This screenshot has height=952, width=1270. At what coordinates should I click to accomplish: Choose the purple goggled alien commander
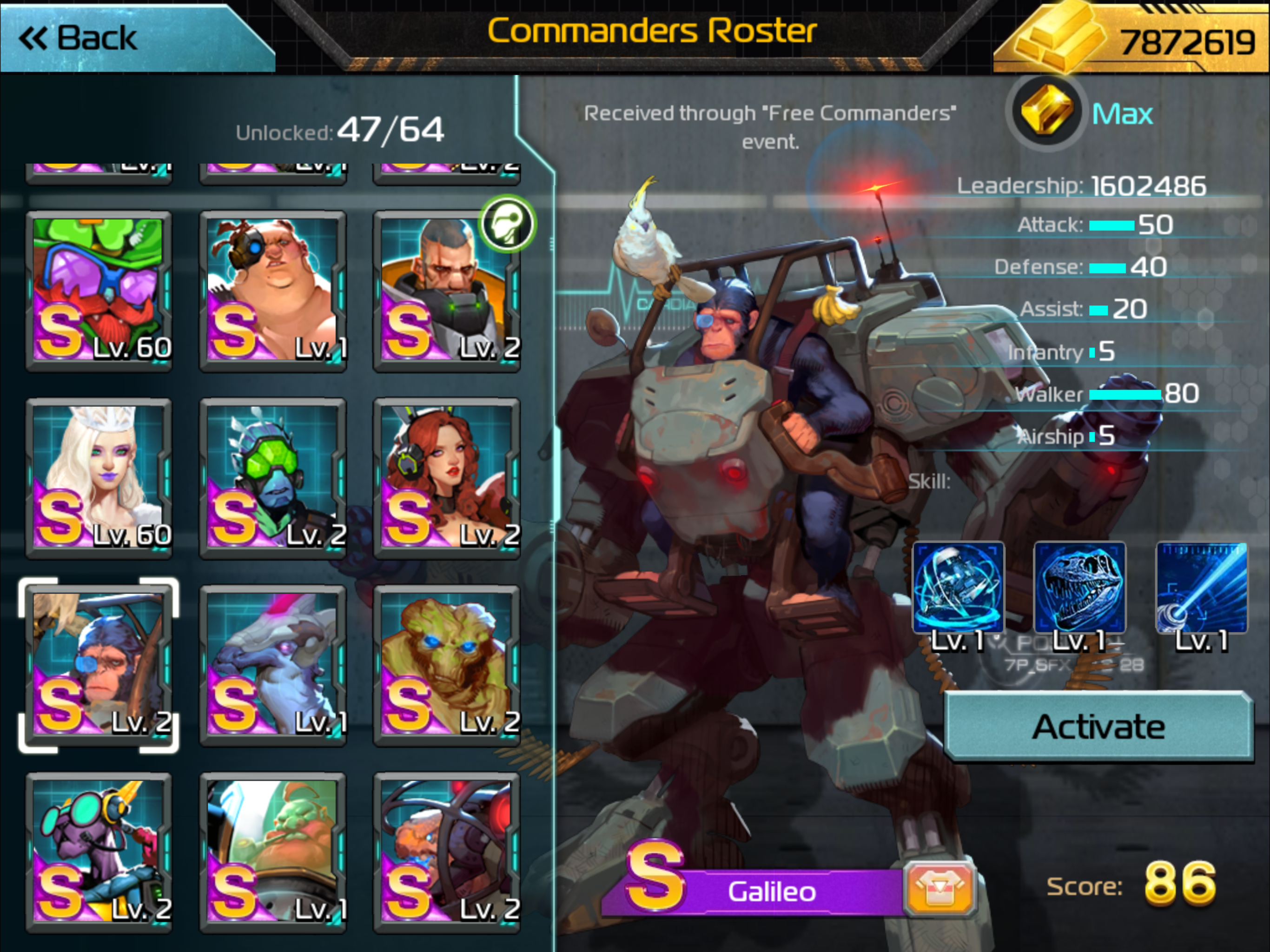pyautogui.click(x=99, y=852)
